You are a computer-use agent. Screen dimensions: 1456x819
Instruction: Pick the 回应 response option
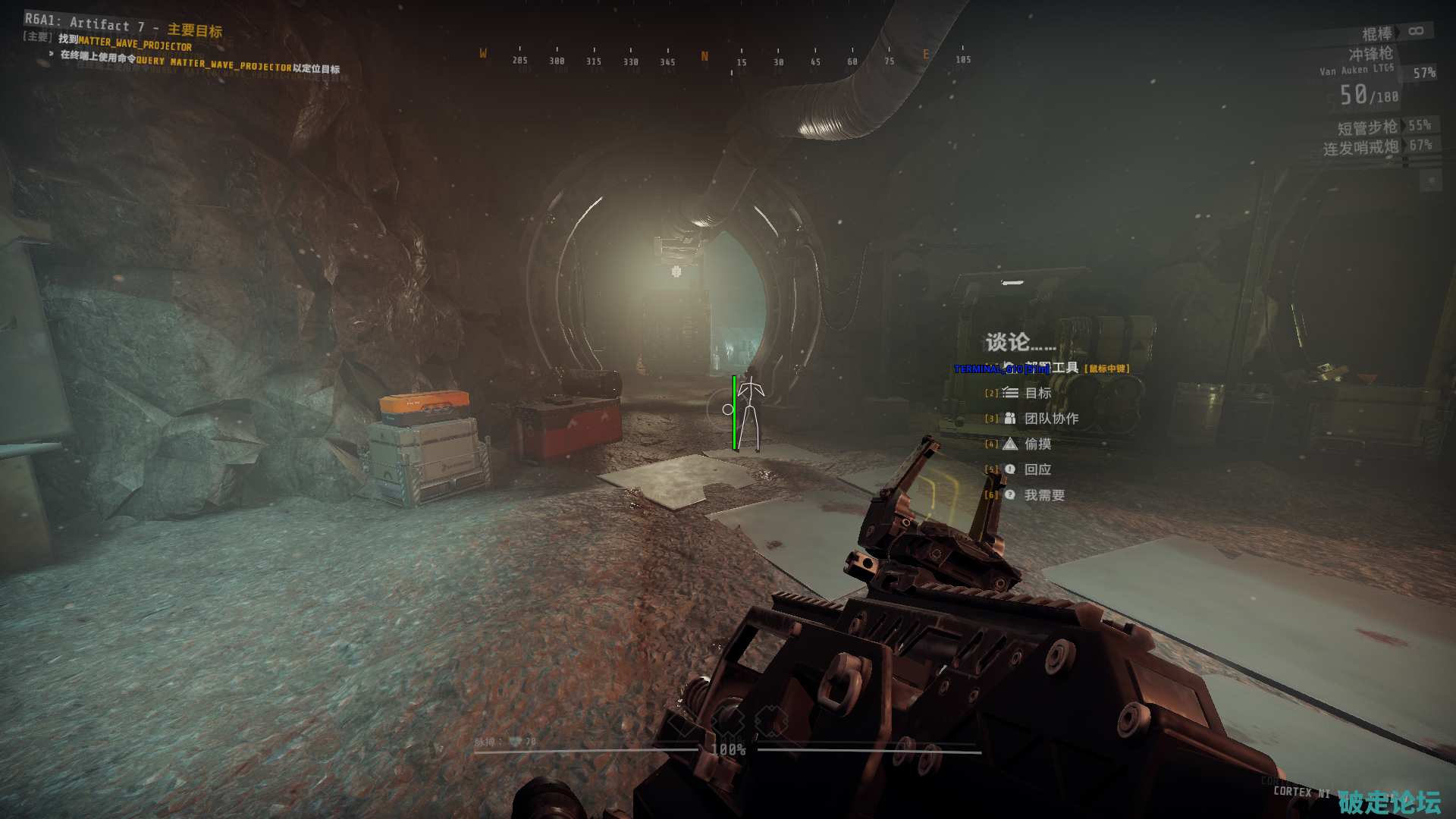coord(1037,469)
